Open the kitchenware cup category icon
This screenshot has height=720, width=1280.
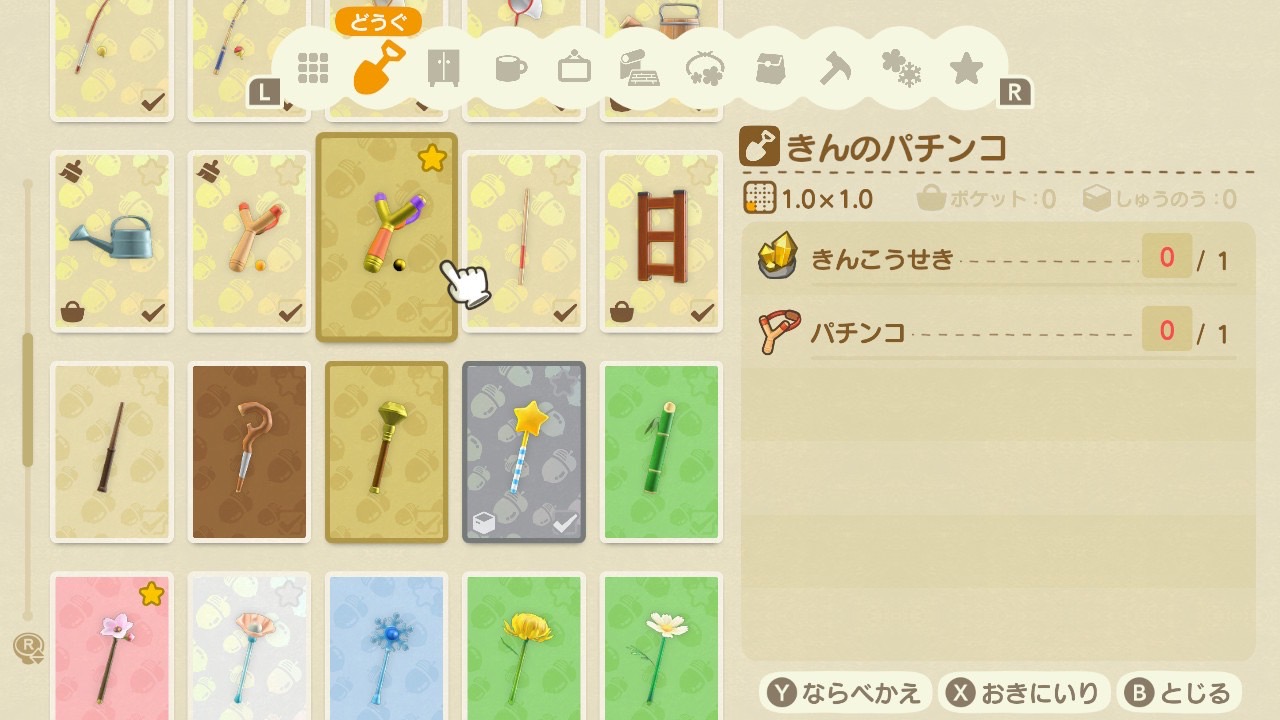(509, 67)
